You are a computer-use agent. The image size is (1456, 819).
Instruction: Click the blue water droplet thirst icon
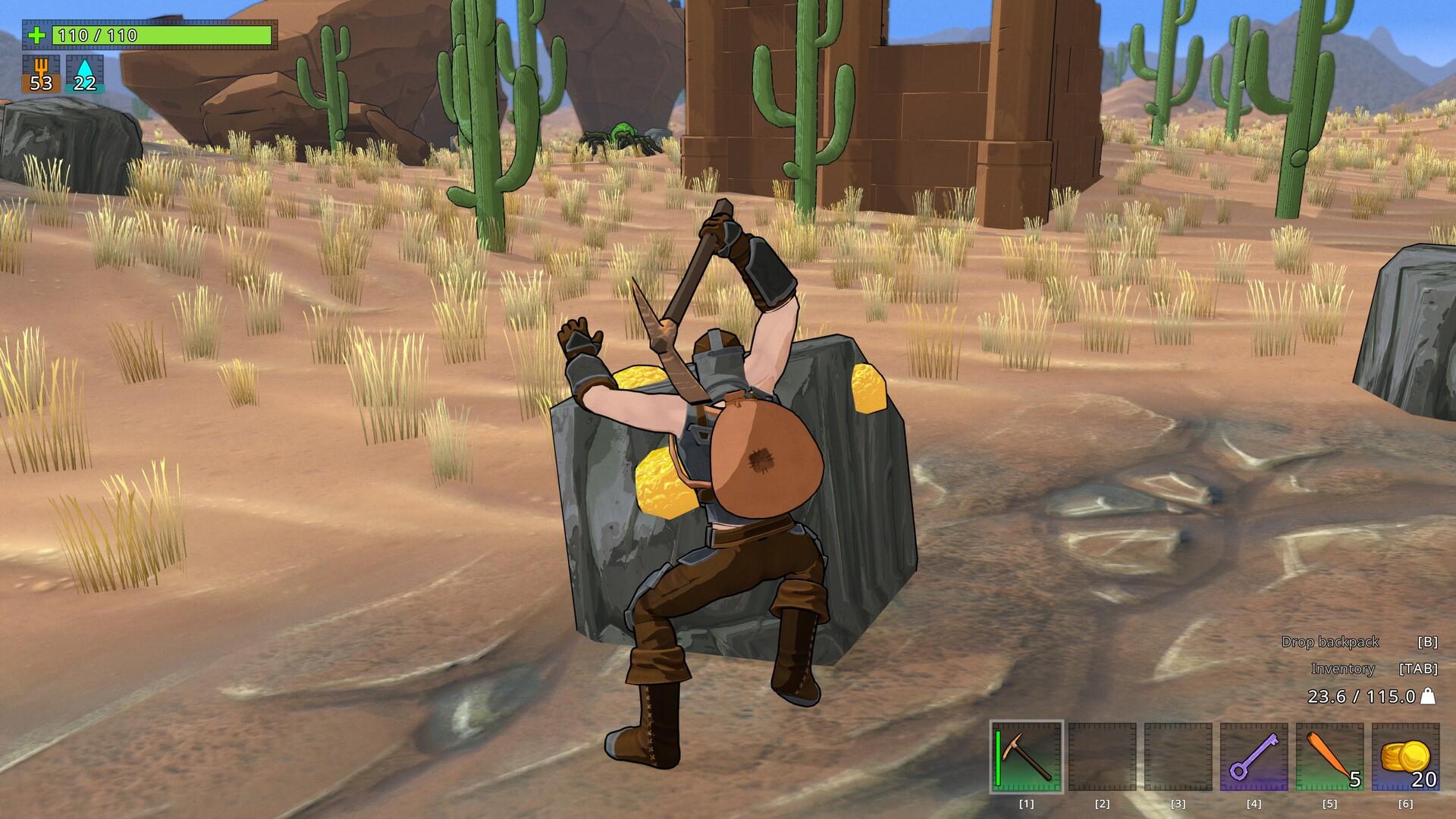point(83,68)
